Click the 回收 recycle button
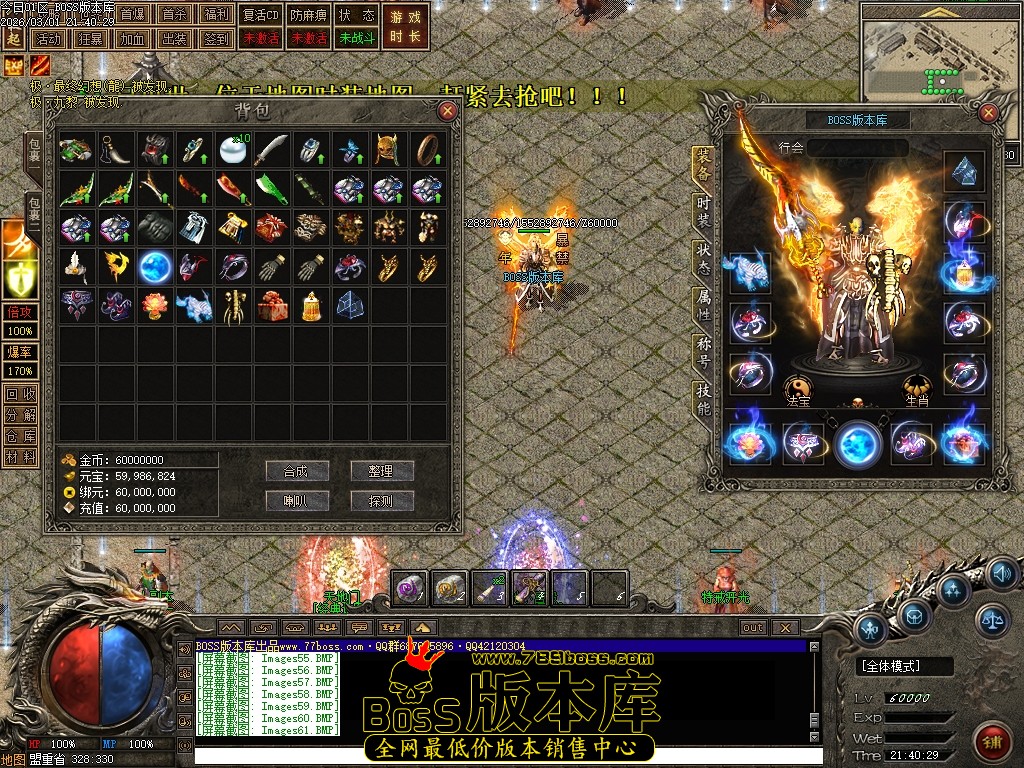Viewport: 1024px width, 768px height. click(x=20, y=394)
